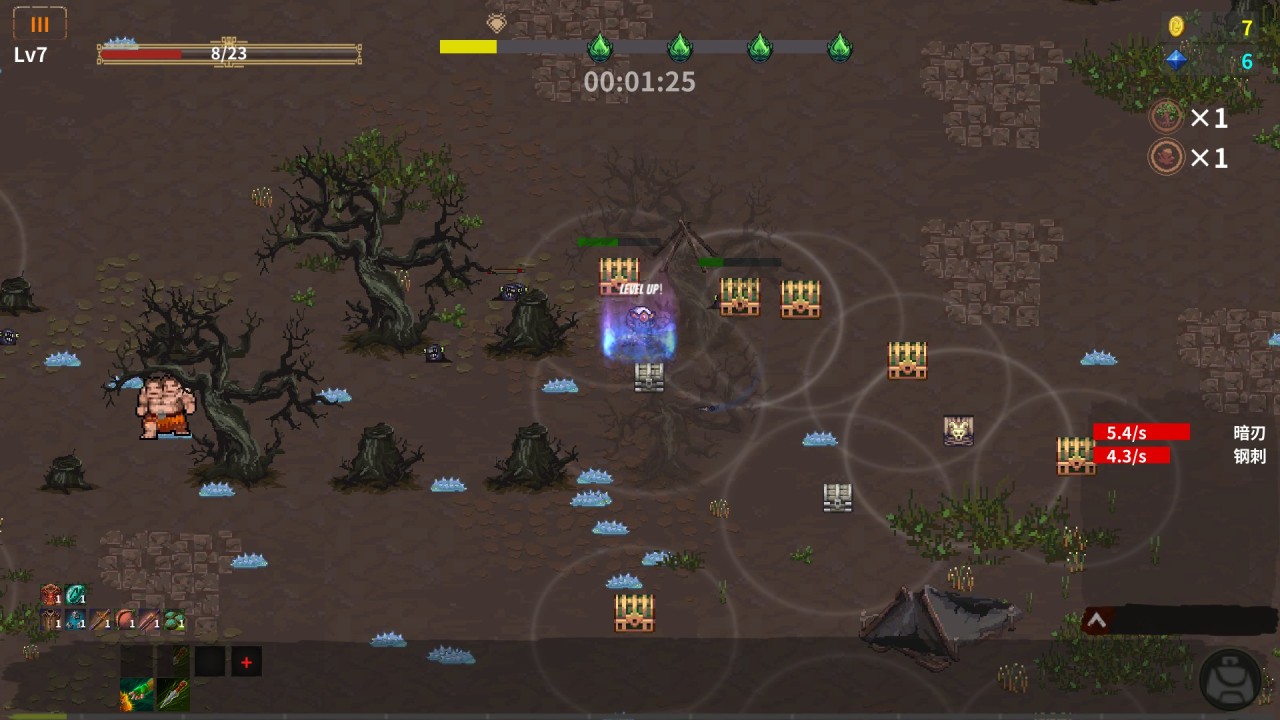Screen dimensions: 1280x720
Task: Select the teal rune item icon
Action: 75,596
